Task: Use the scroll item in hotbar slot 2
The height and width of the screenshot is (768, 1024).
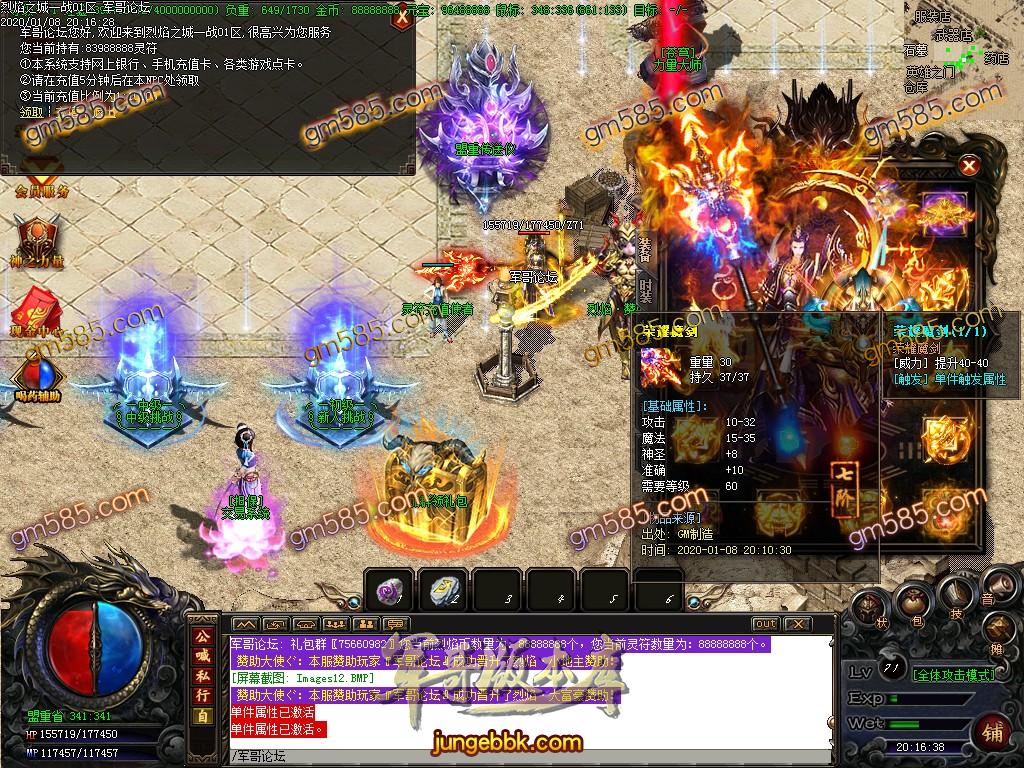Action: pyautogui.click(x=441, y=592)
